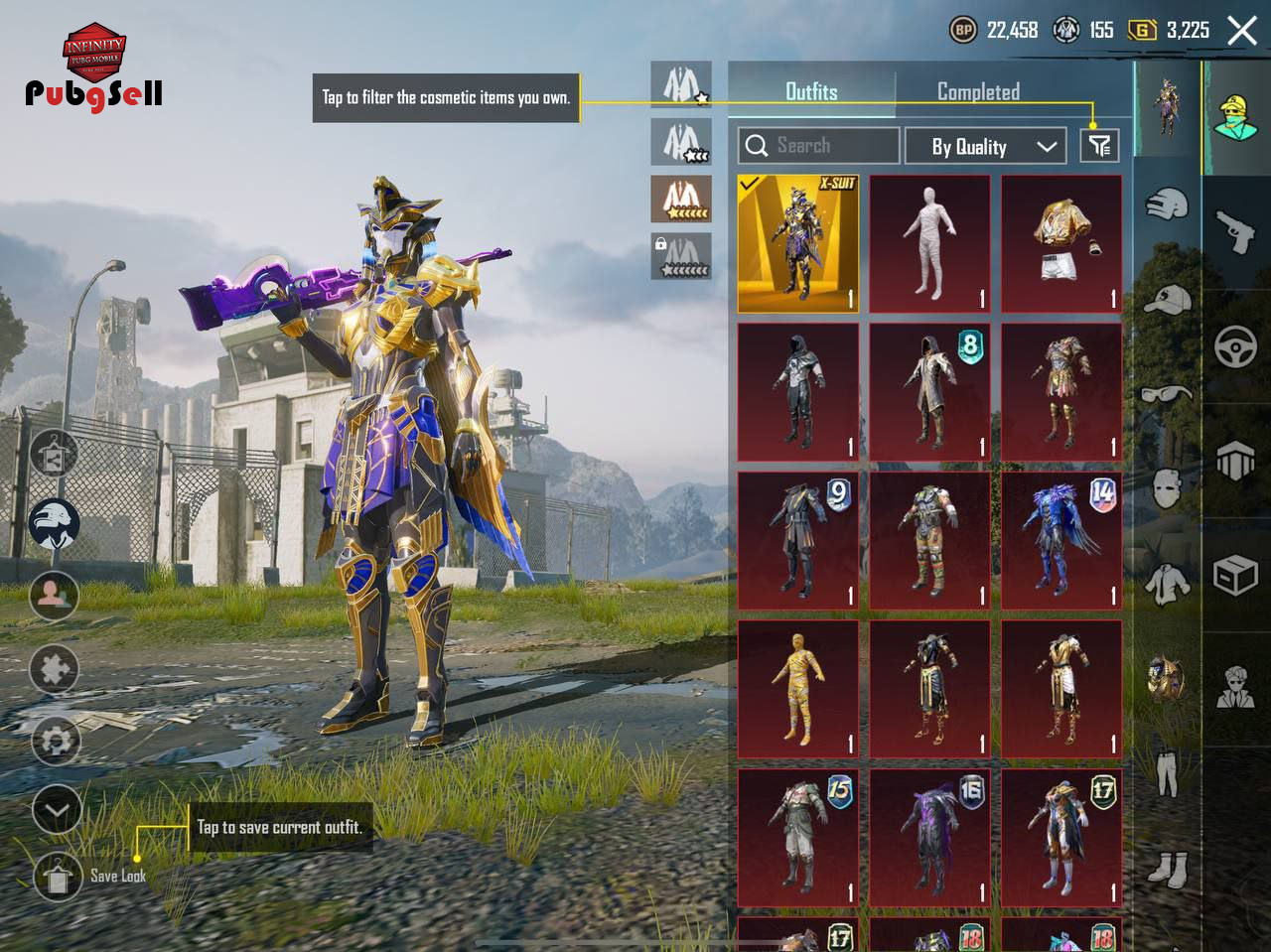Select the six-star rarity filter
Image resolution: width=1271 pixels, height=952 pixels.
681,200
